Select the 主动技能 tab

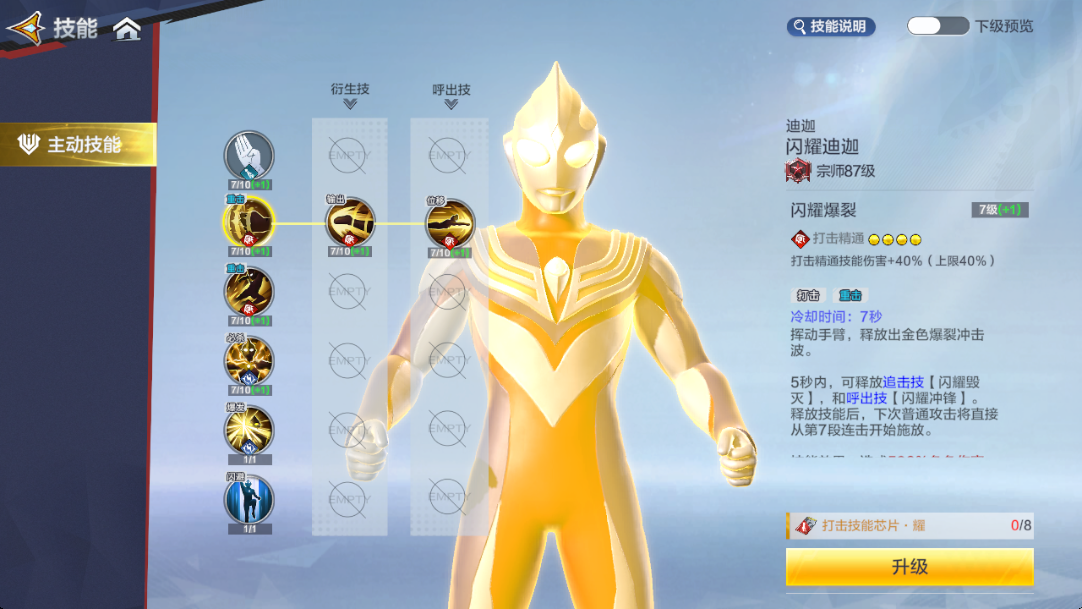[x=78, y=145]
